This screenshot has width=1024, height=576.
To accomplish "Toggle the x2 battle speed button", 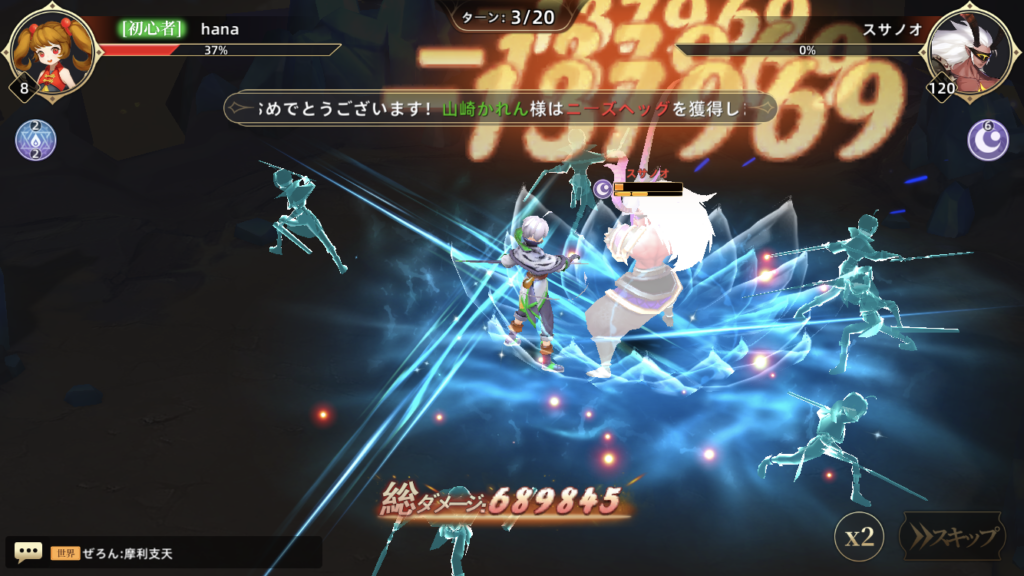I will point(859,537).
